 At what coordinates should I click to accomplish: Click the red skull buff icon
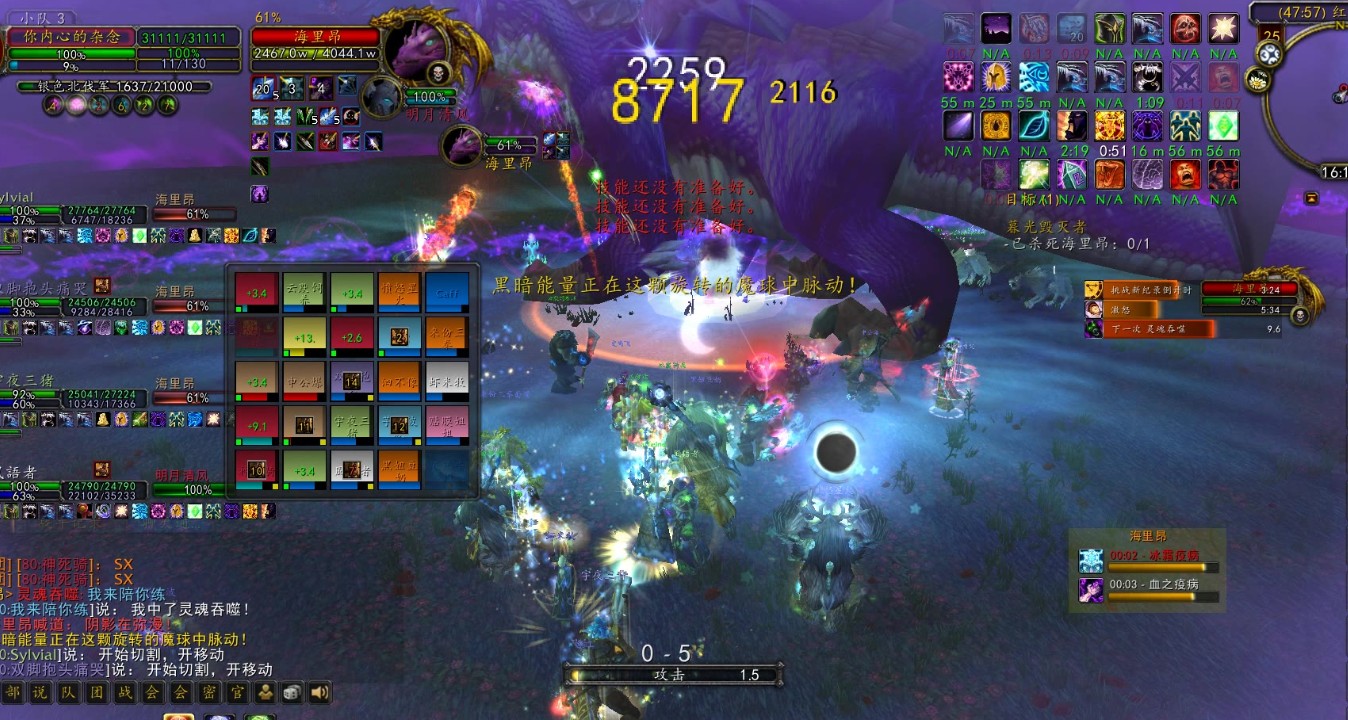(x=1185, y=28)
